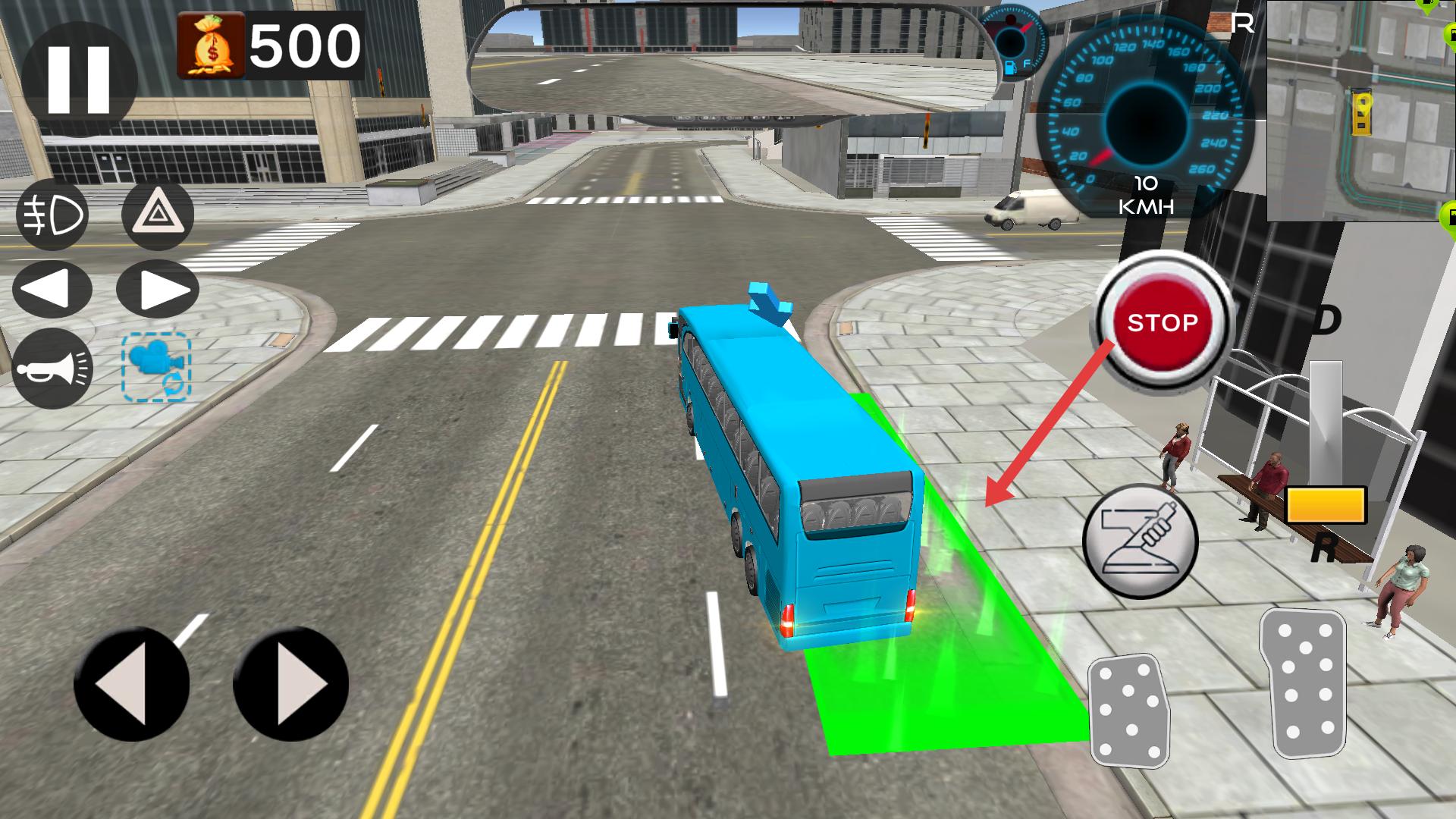
Task: Turn on the hazard warning lights
Action: click(x=158, y=215)
